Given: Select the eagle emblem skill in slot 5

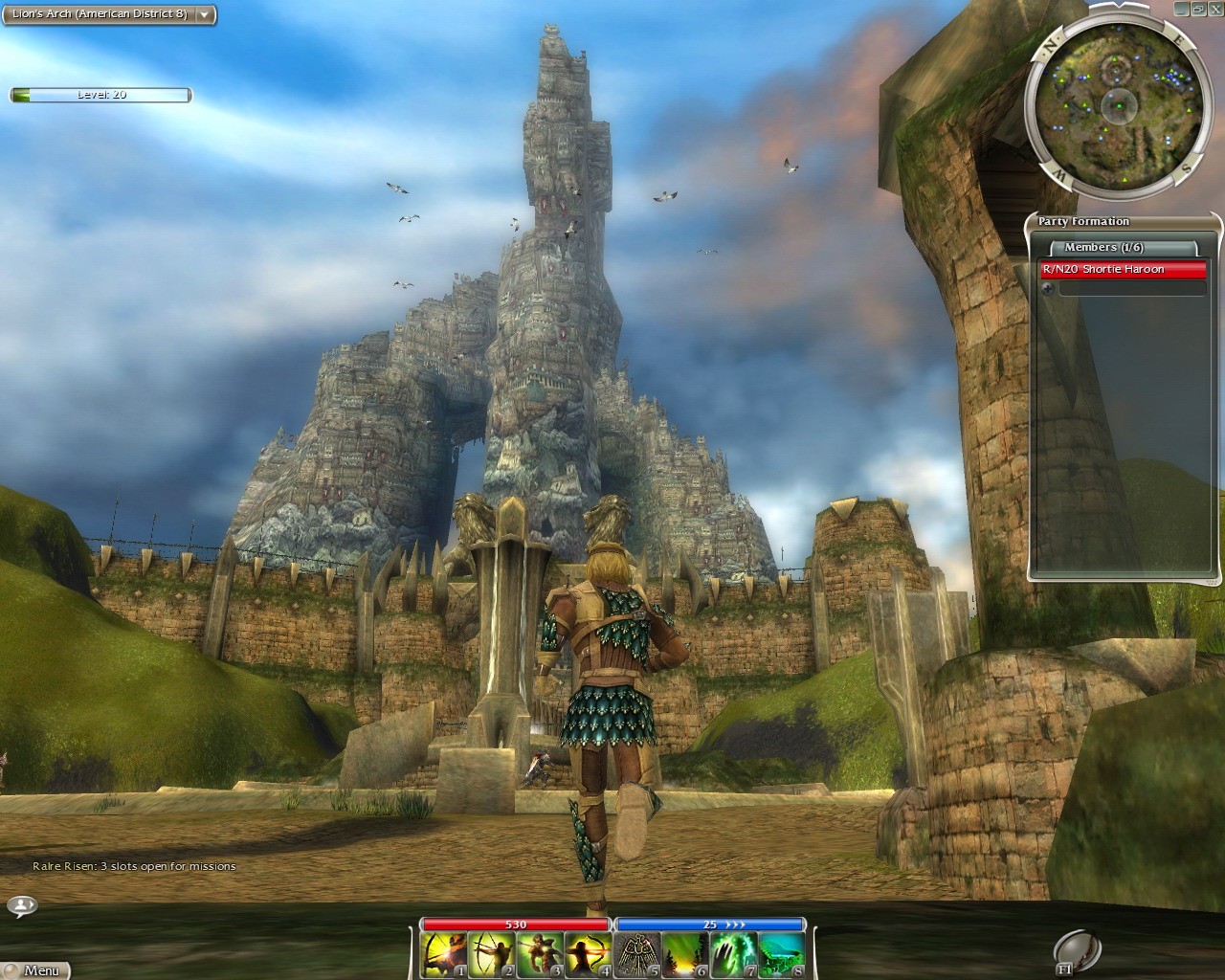Looking at the screenshot, I should (x=637, y=955).
